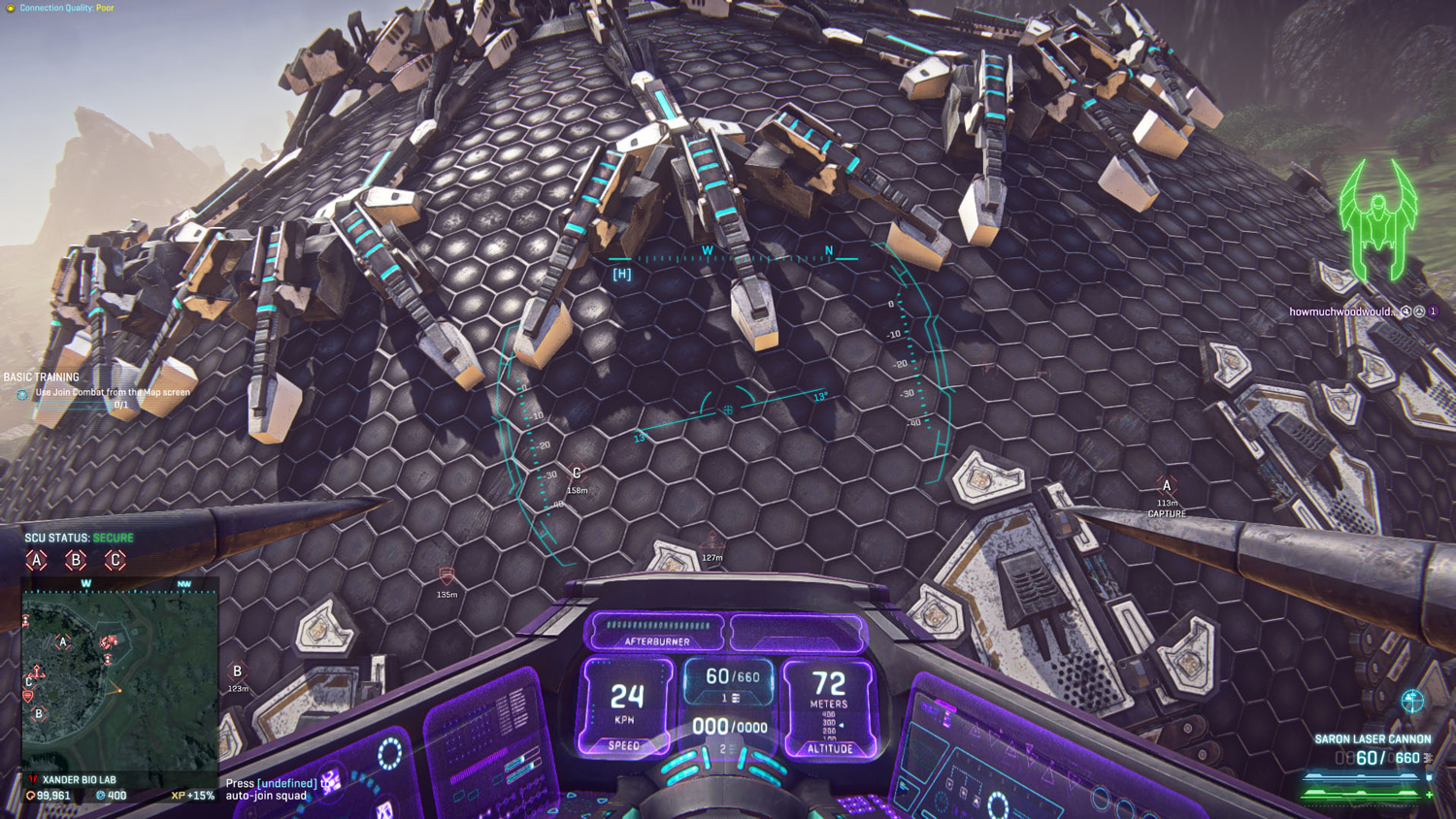Click the red vehicle cluster on minimap
This screenshot has width=1456, height=819.
[109, 641]
